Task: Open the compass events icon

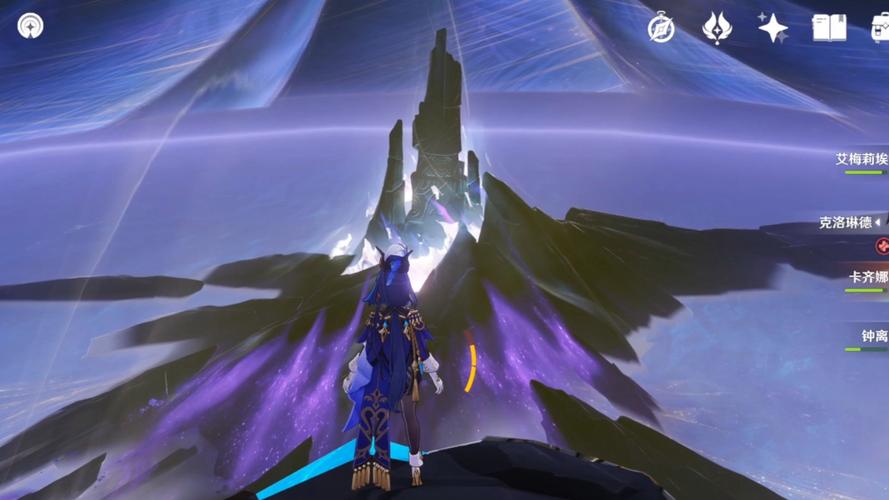Action: (661, 28)
